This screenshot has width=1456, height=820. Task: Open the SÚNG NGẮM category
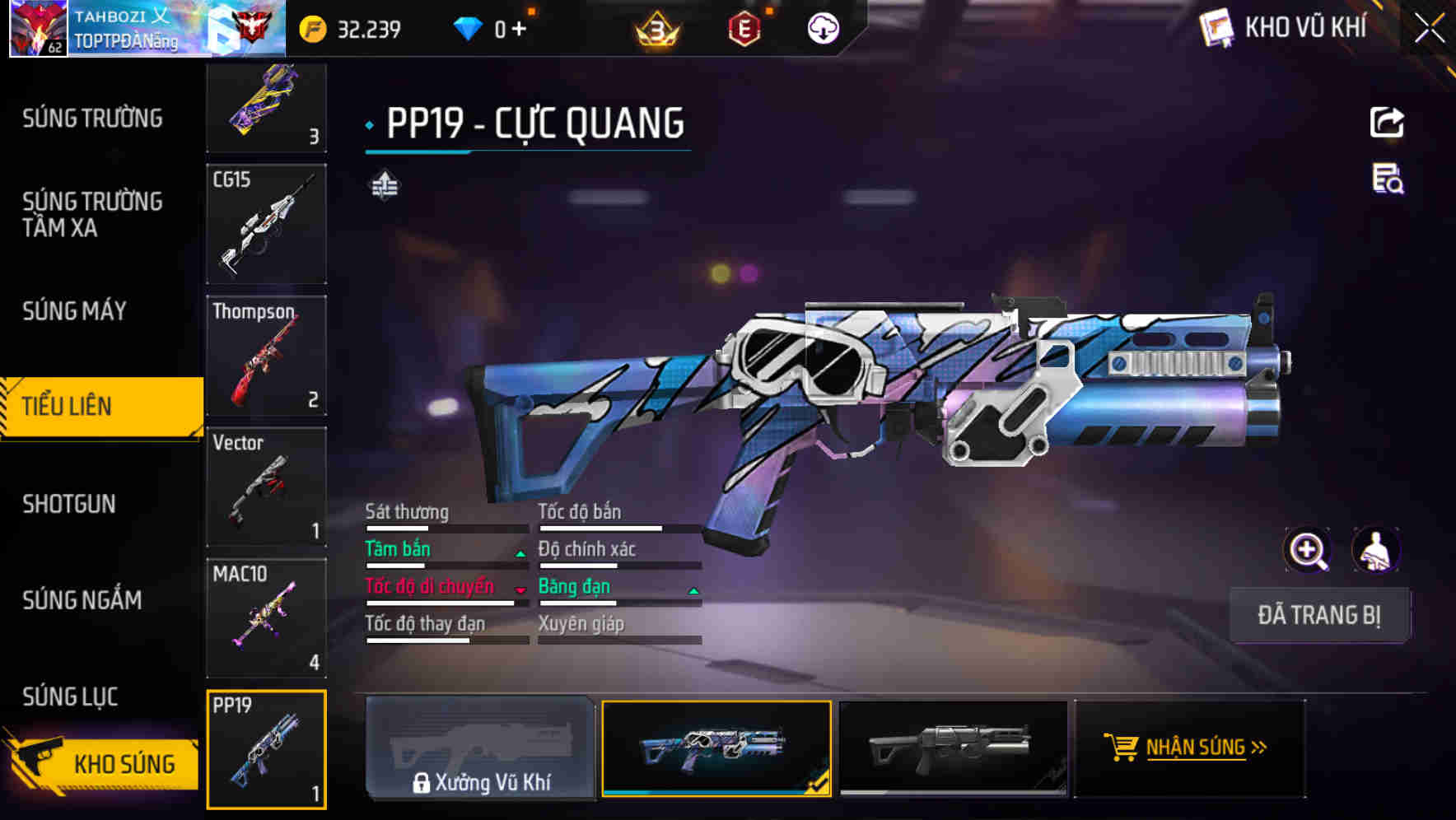tap(81, 600)
